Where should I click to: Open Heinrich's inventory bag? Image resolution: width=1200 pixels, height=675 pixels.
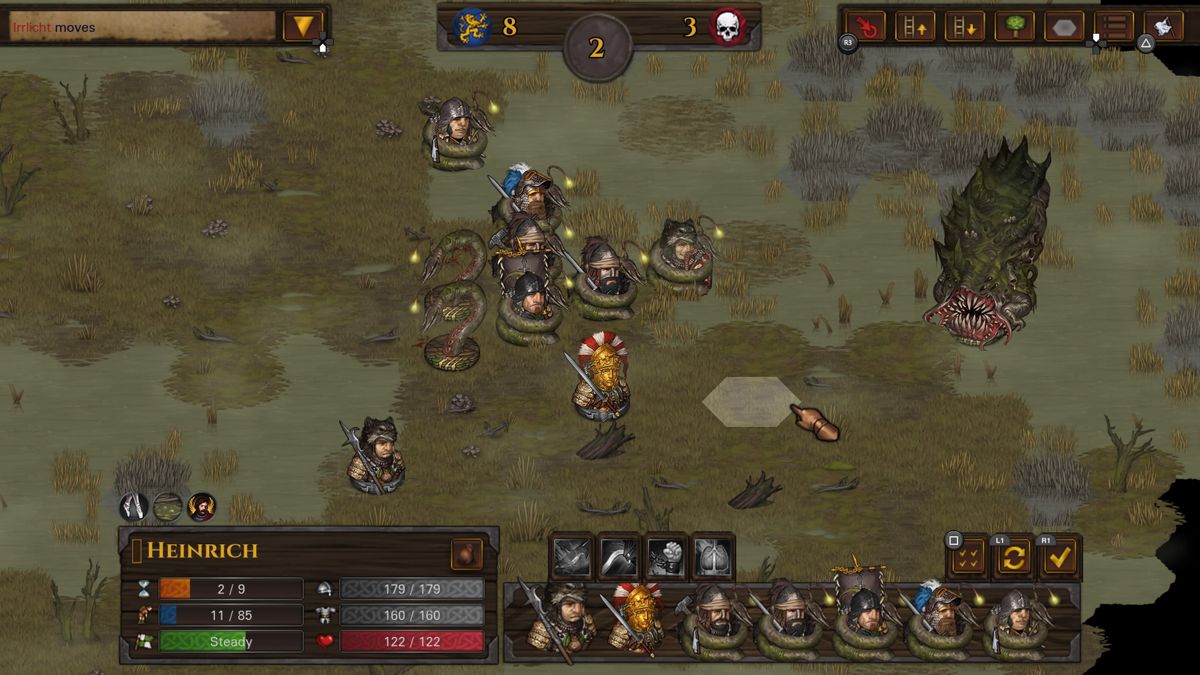click(x=466, y=554)
